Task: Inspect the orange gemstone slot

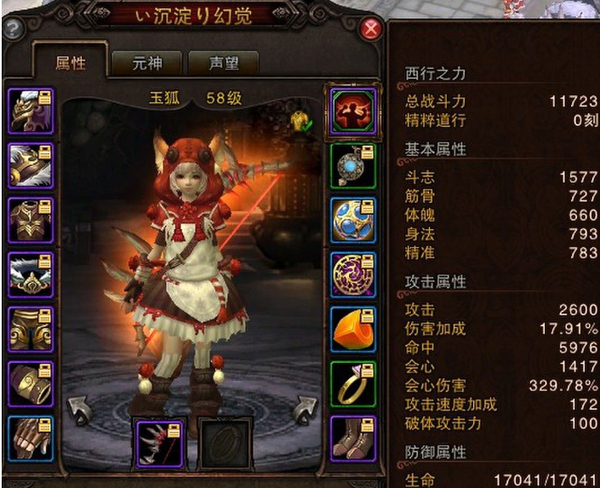Action: click(353, 329)
